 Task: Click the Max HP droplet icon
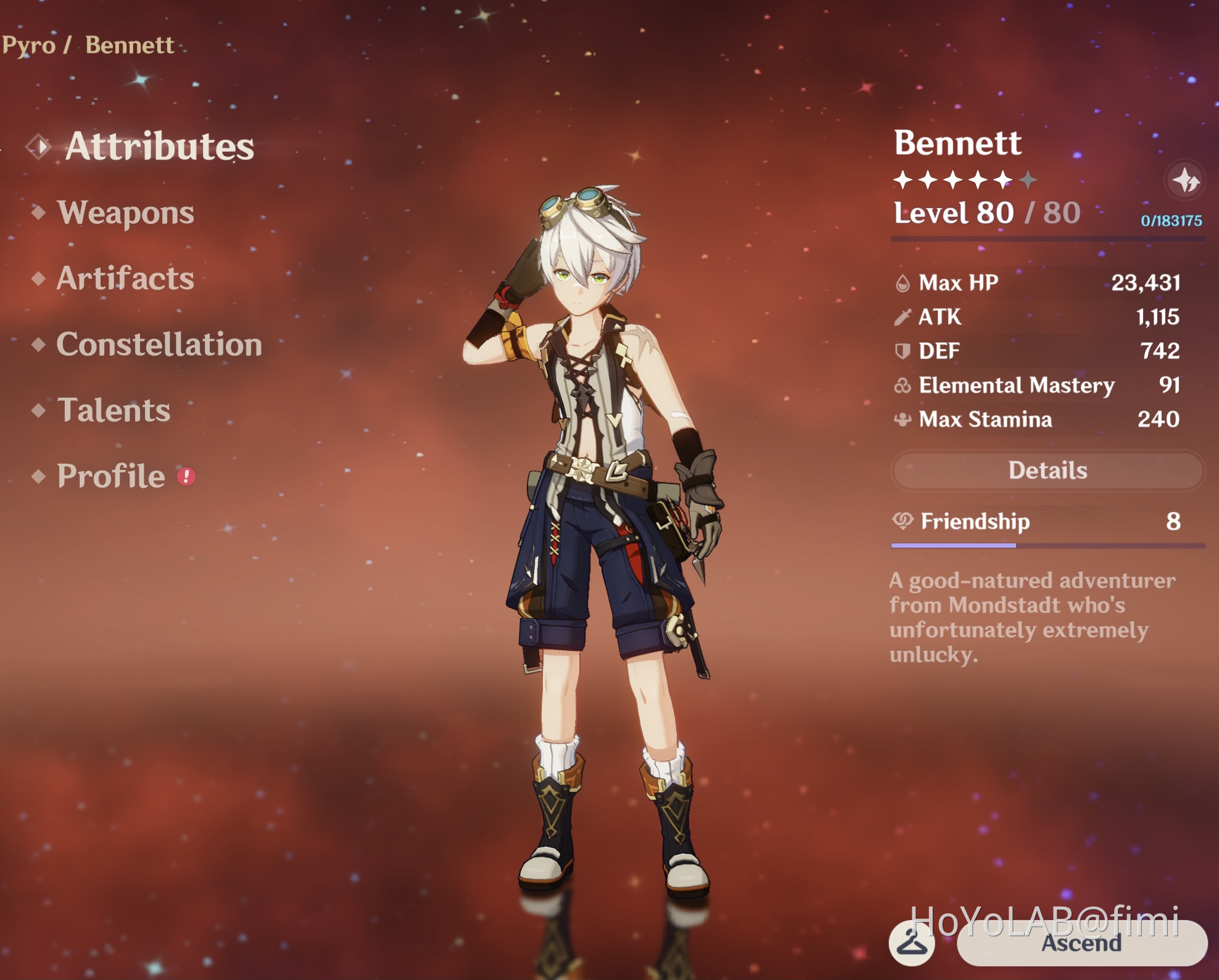point(904,283)
